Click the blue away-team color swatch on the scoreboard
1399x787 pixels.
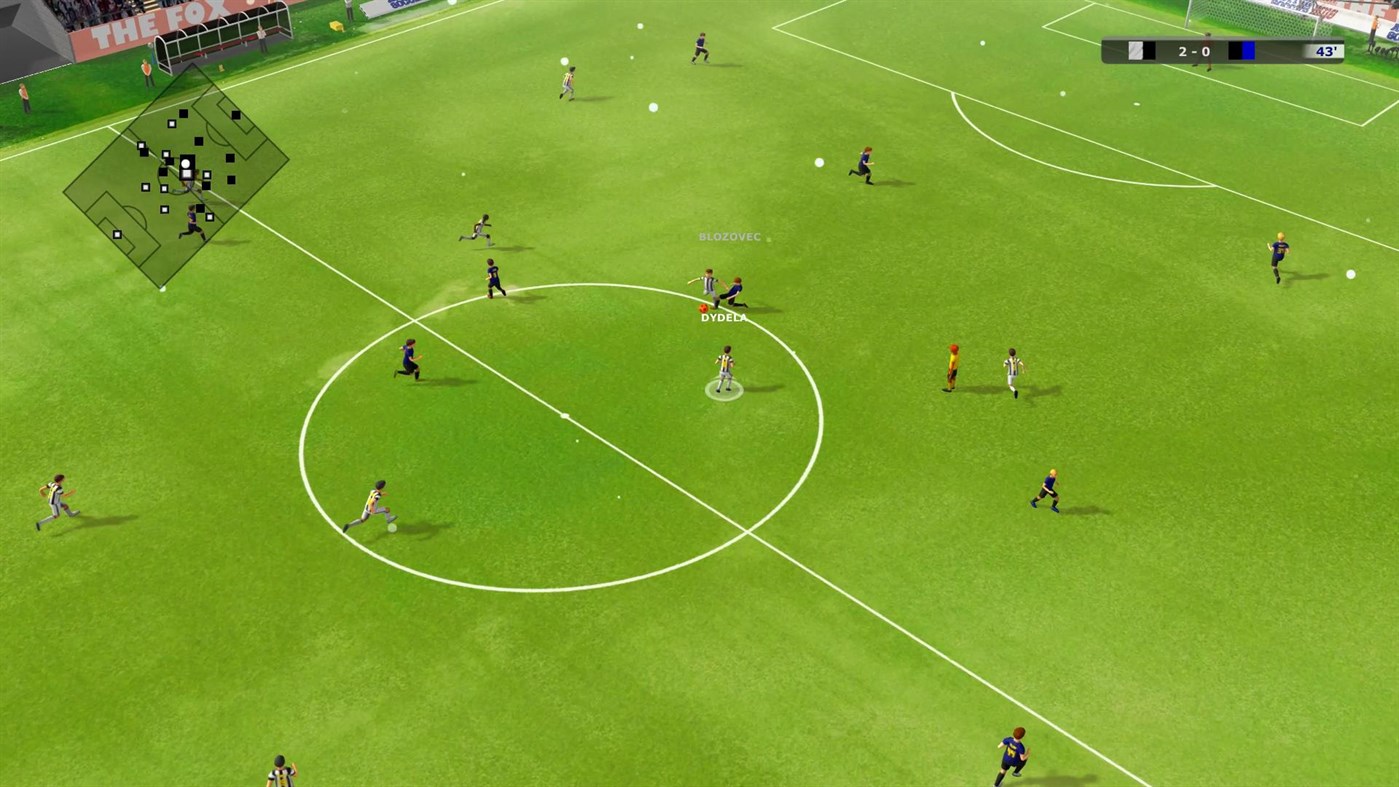click(1248, 50)
